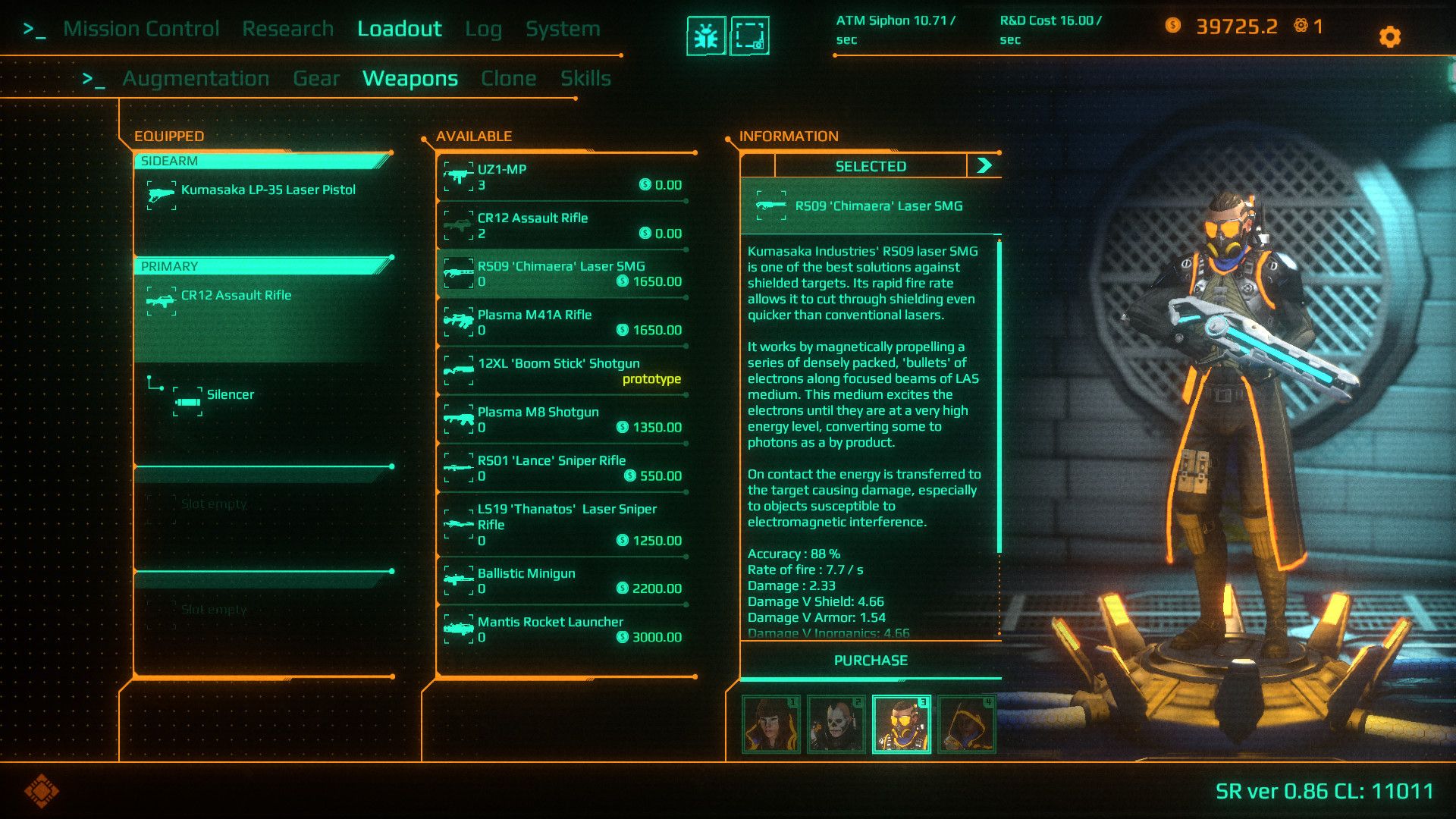Image resolution: width=1456 pixels, height=819 pixels.
Task: Expand information with the right chevron beside SELECTED
Action: (984, 165)
